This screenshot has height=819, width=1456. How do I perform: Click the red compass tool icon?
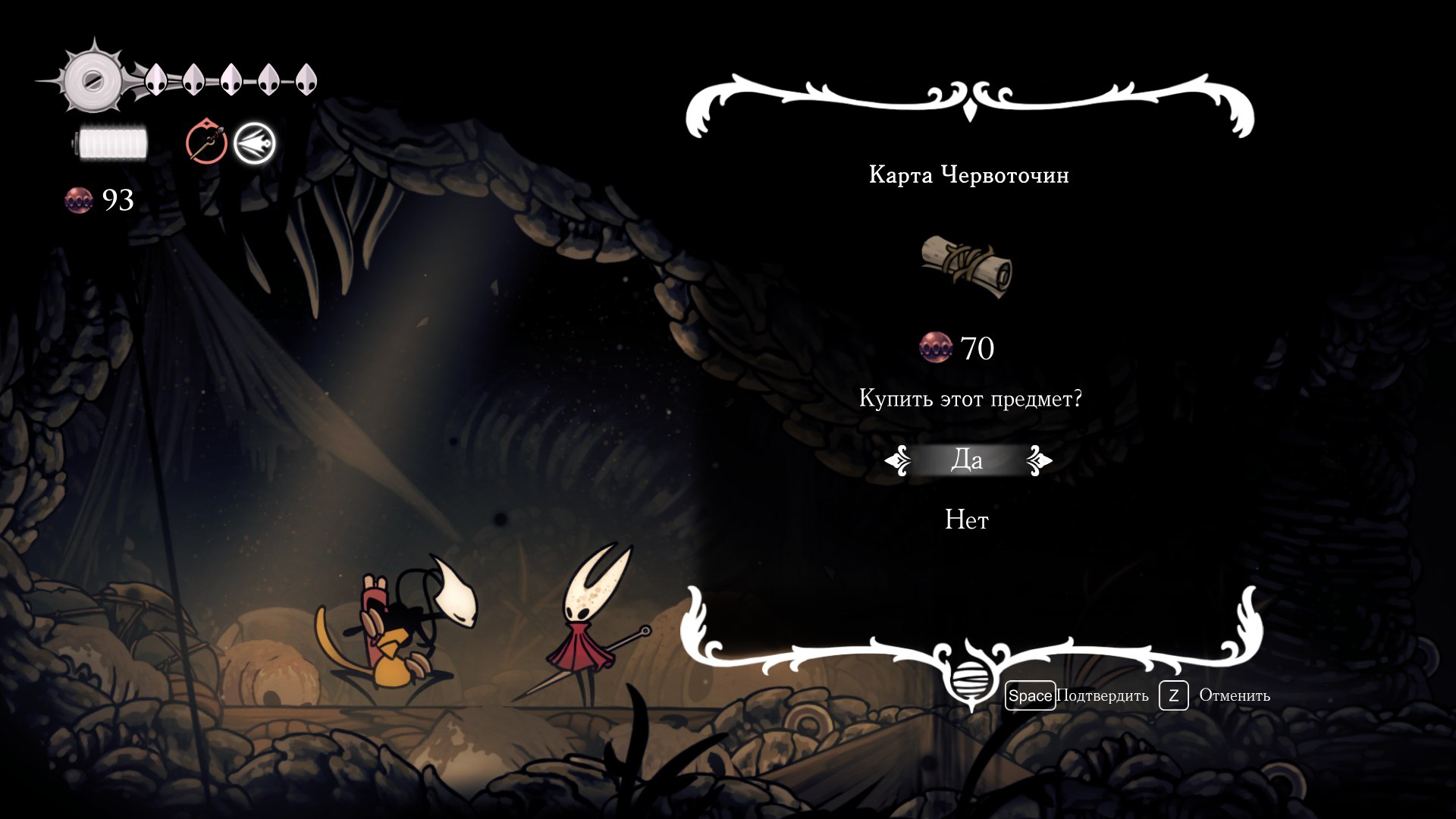click(206, 142)
